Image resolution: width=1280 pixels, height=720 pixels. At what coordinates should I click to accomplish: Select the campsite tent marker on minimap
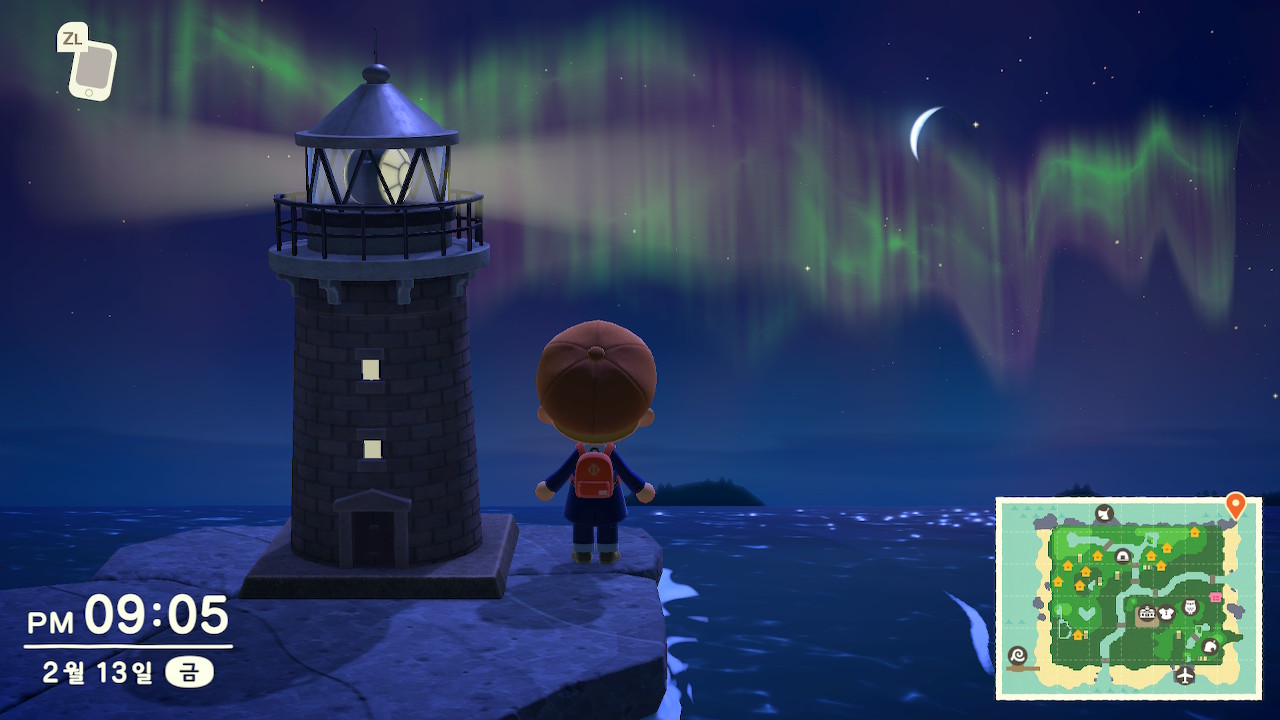[1122, 556]
